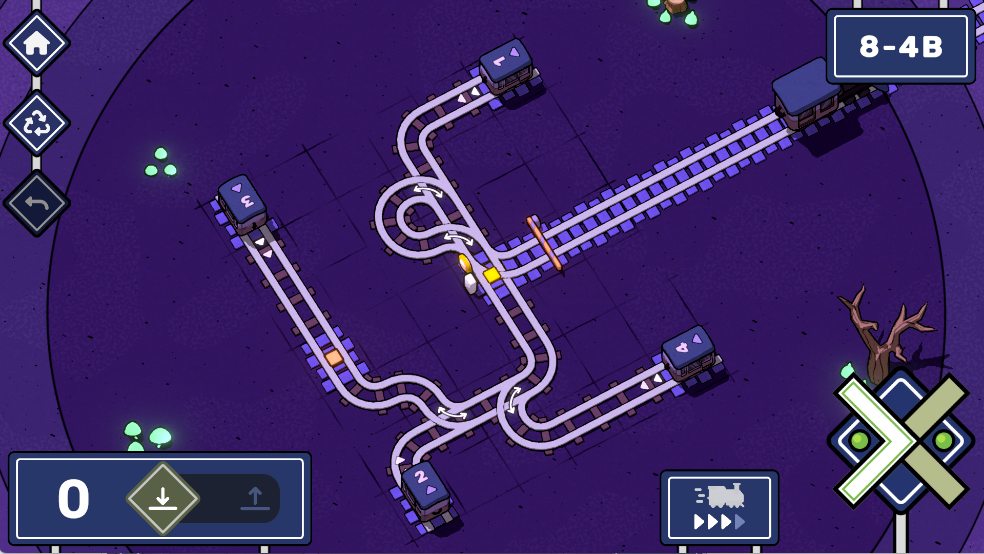Select the download arrow toggle option

[x=163, y=498]
